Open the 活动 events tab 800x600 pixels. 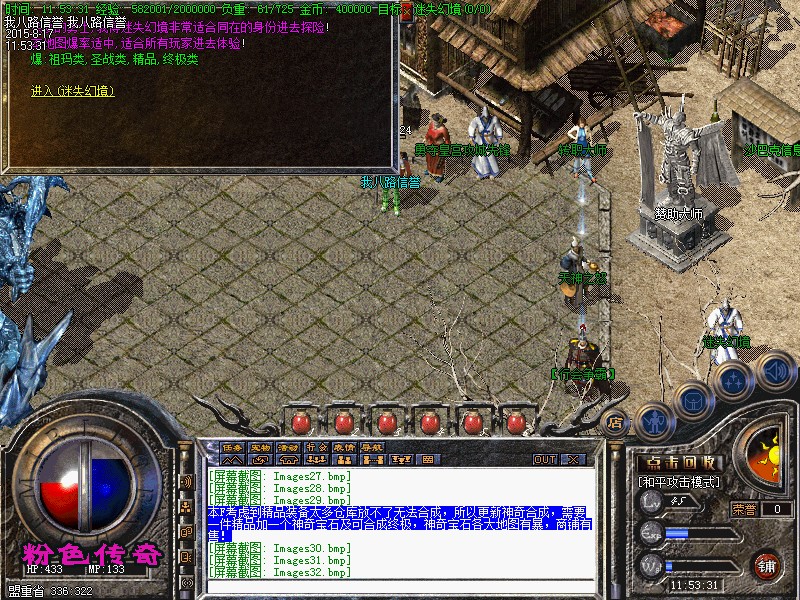(x=289, y=446)
